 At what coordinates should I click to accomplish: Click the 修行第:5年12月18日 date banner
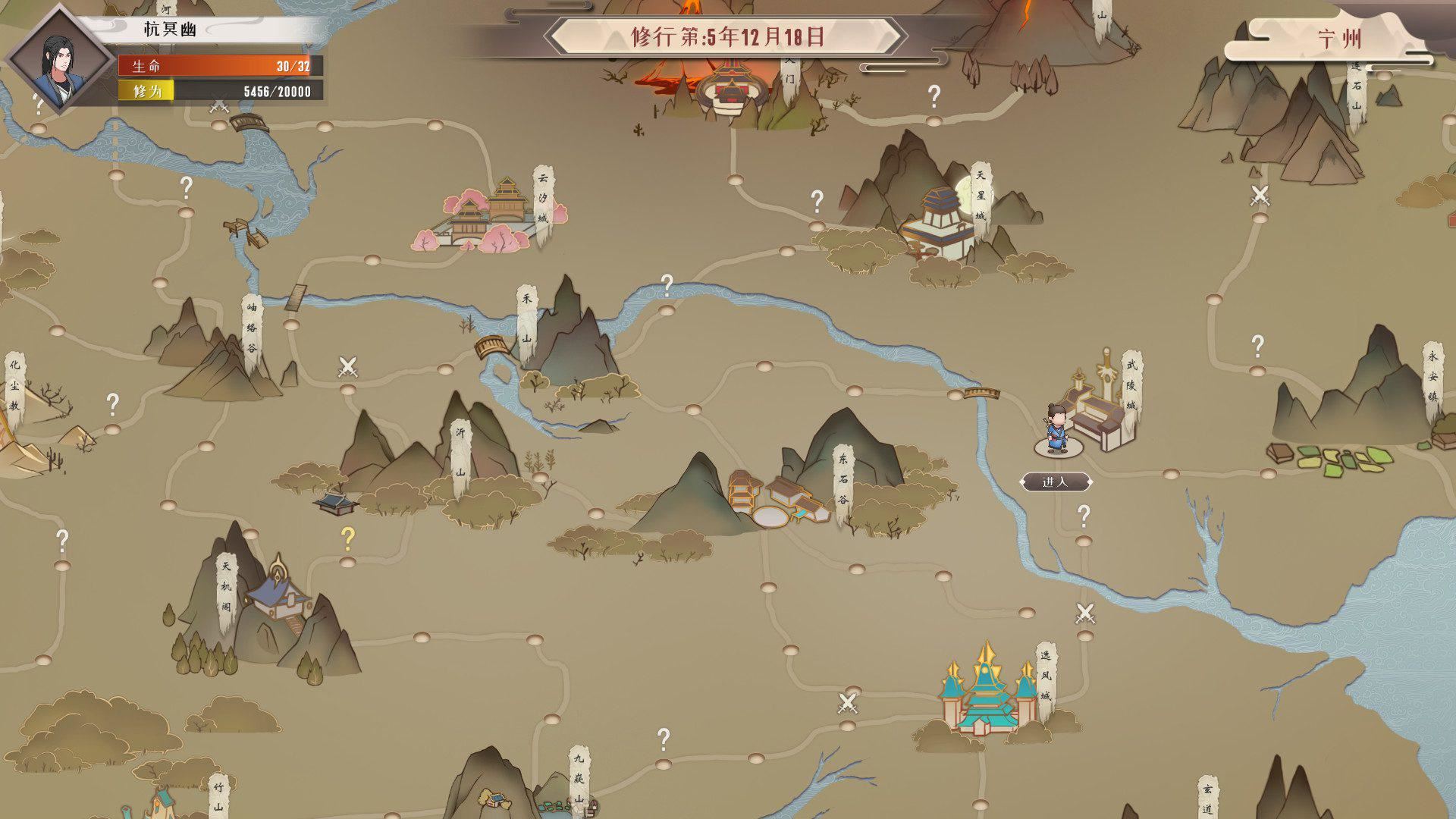[x=728, y=35]
